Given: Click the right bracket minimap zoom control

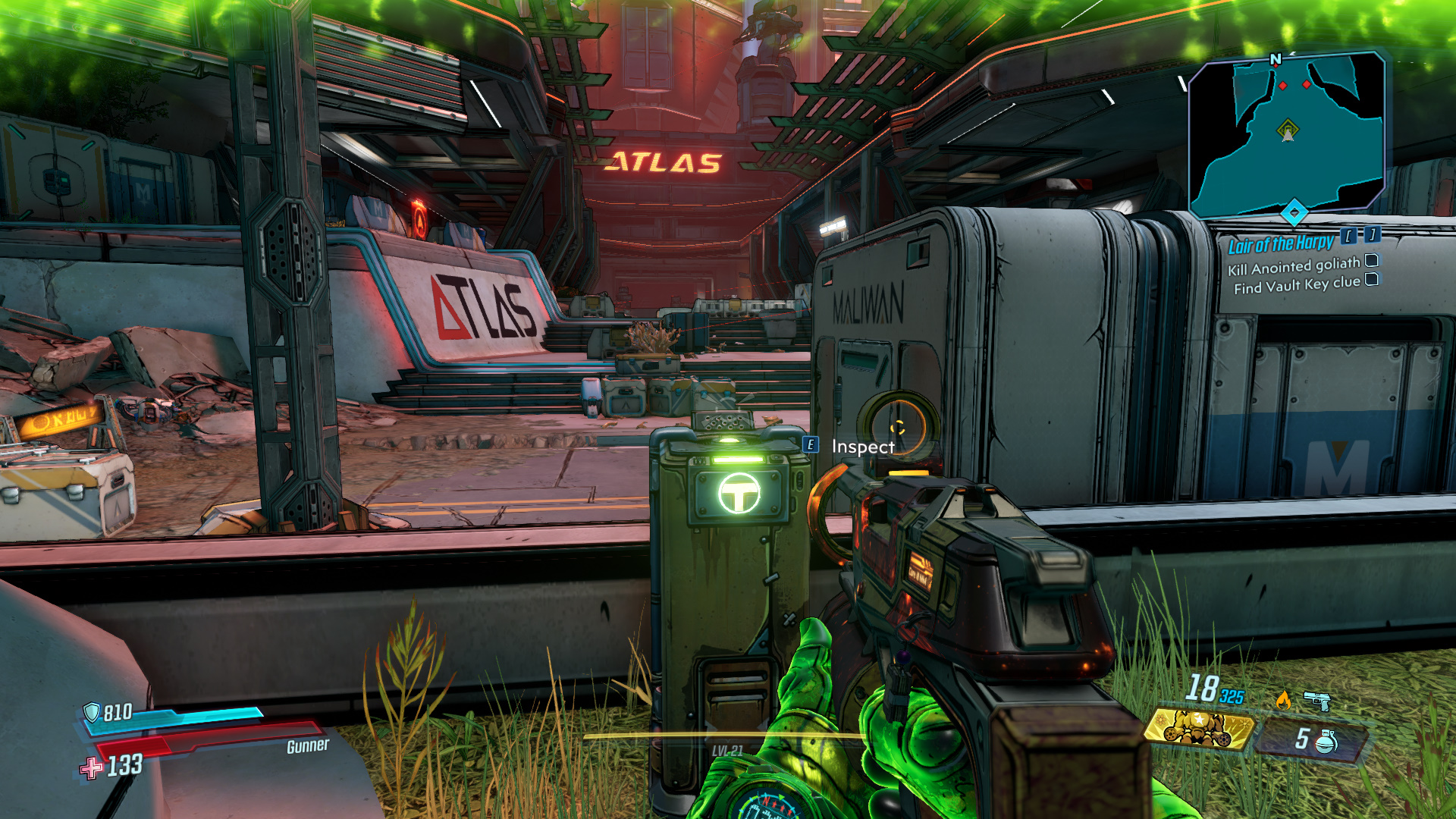Looking at the screenshot, I should tap(1371, 235).
